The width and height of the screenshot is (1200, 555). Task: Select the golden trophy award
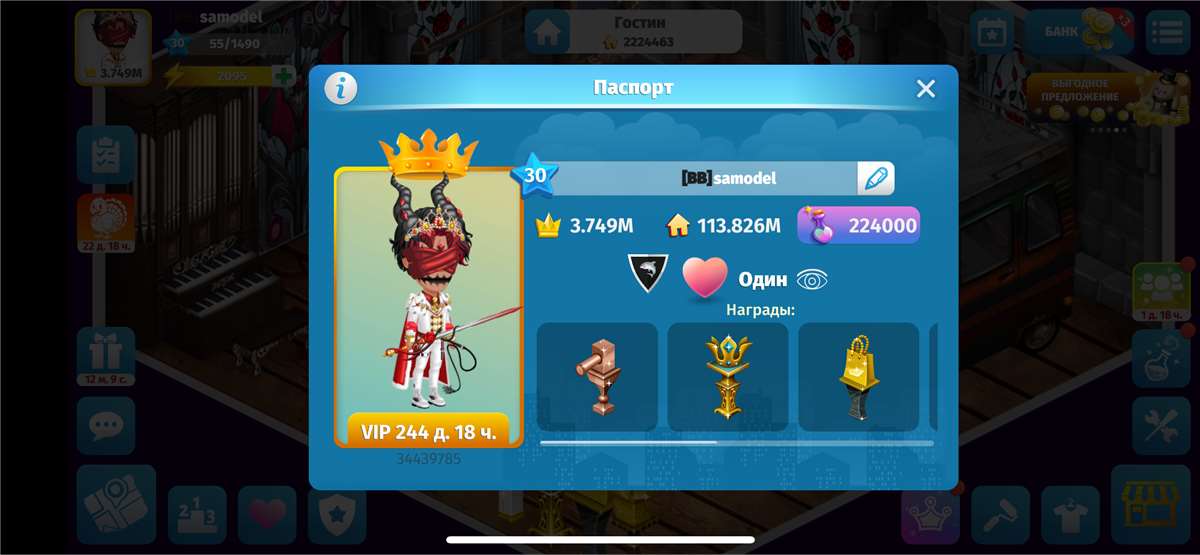[727, 376]
